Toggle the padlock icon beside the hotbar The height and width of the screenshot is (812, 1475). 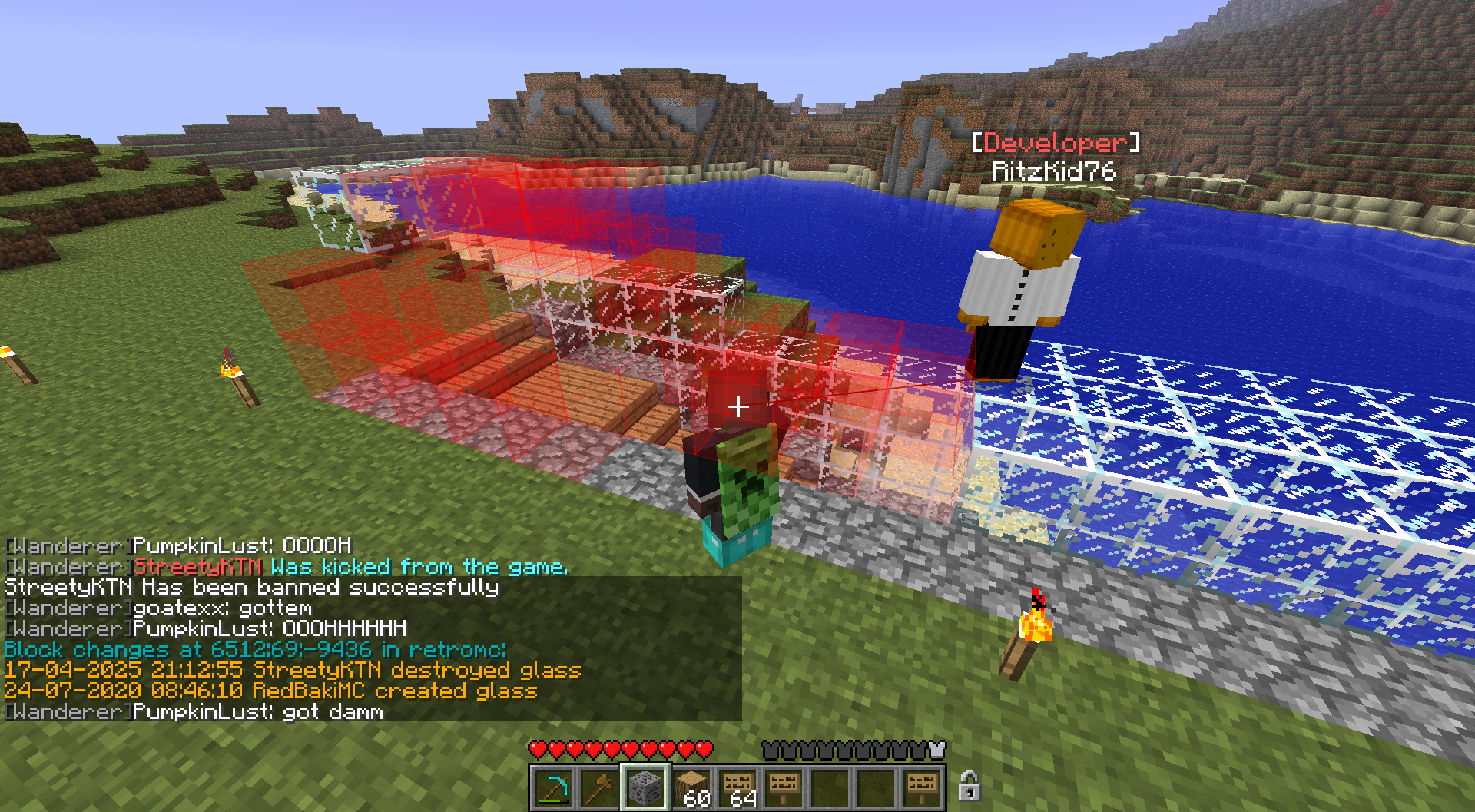point(969,786)
